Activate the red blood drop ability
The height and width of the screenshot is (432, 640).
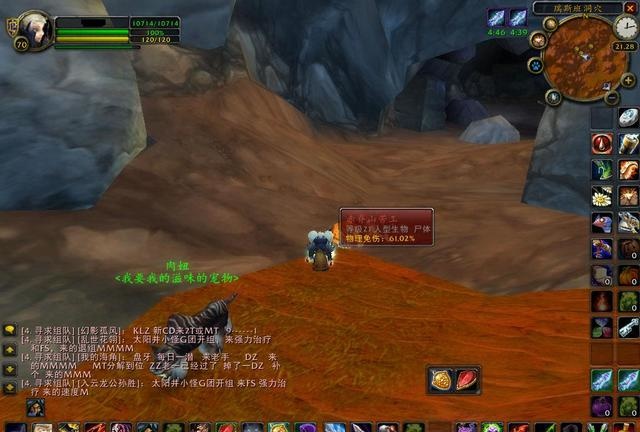[602, 144]
